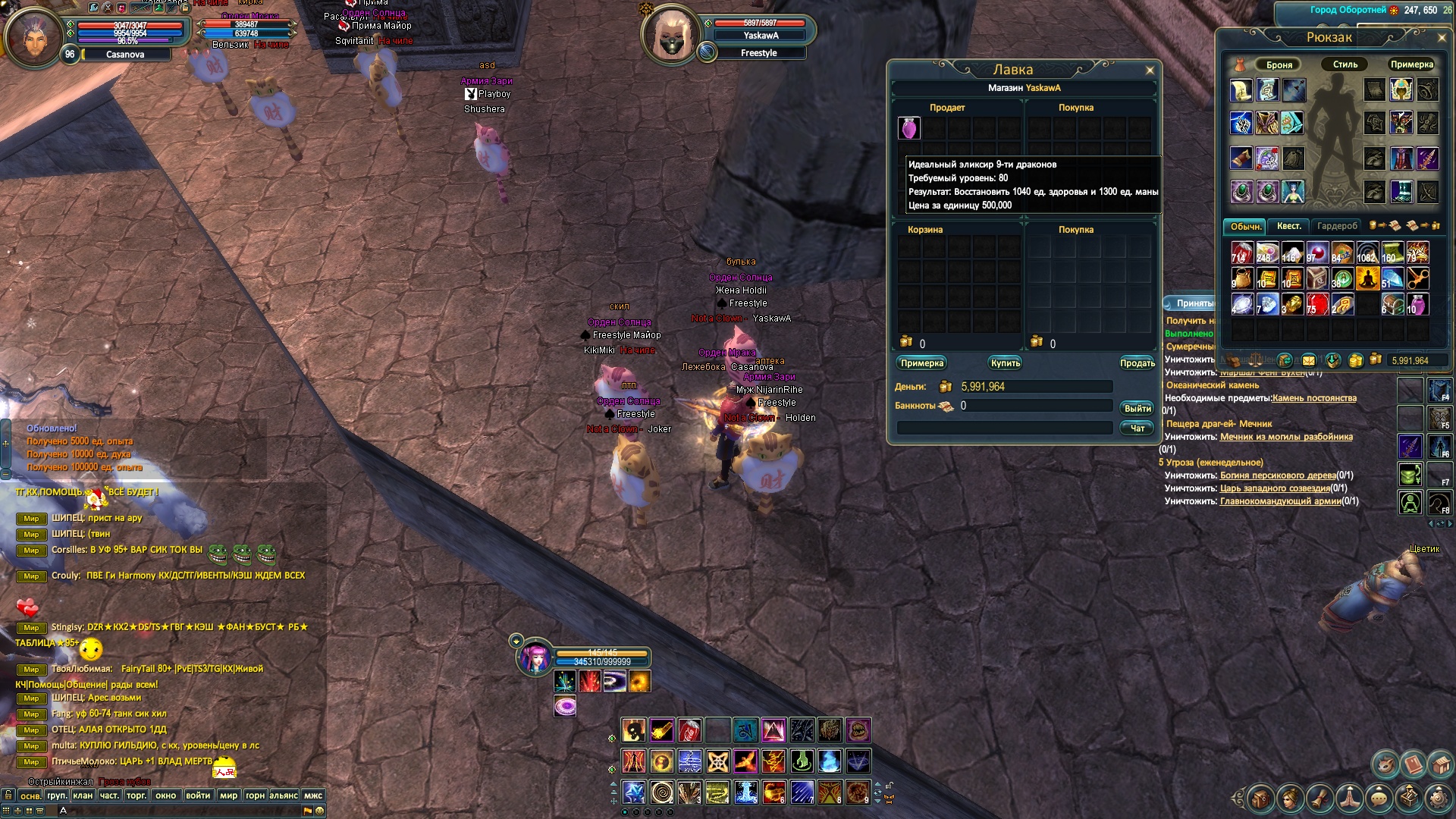Click the Casanova player portrait
The height and width of the screenshot is (819, 1456).
pyautogui.click(x=33, y=38)
